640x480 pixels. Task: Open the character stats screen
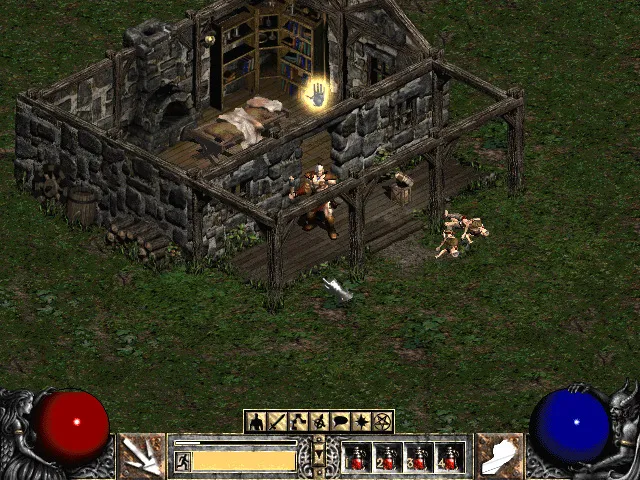pyautogui.click(x=256, y=422)
